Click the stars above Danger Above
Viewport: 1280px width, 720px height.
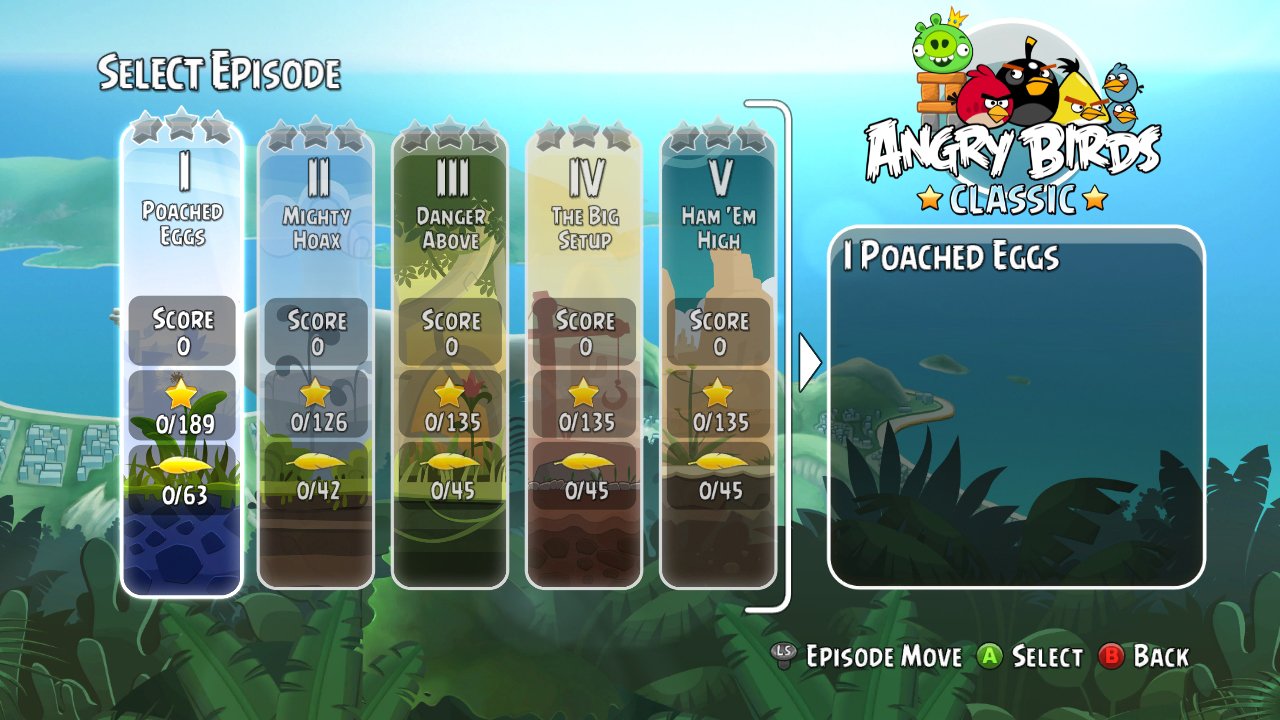pos(450,128)
